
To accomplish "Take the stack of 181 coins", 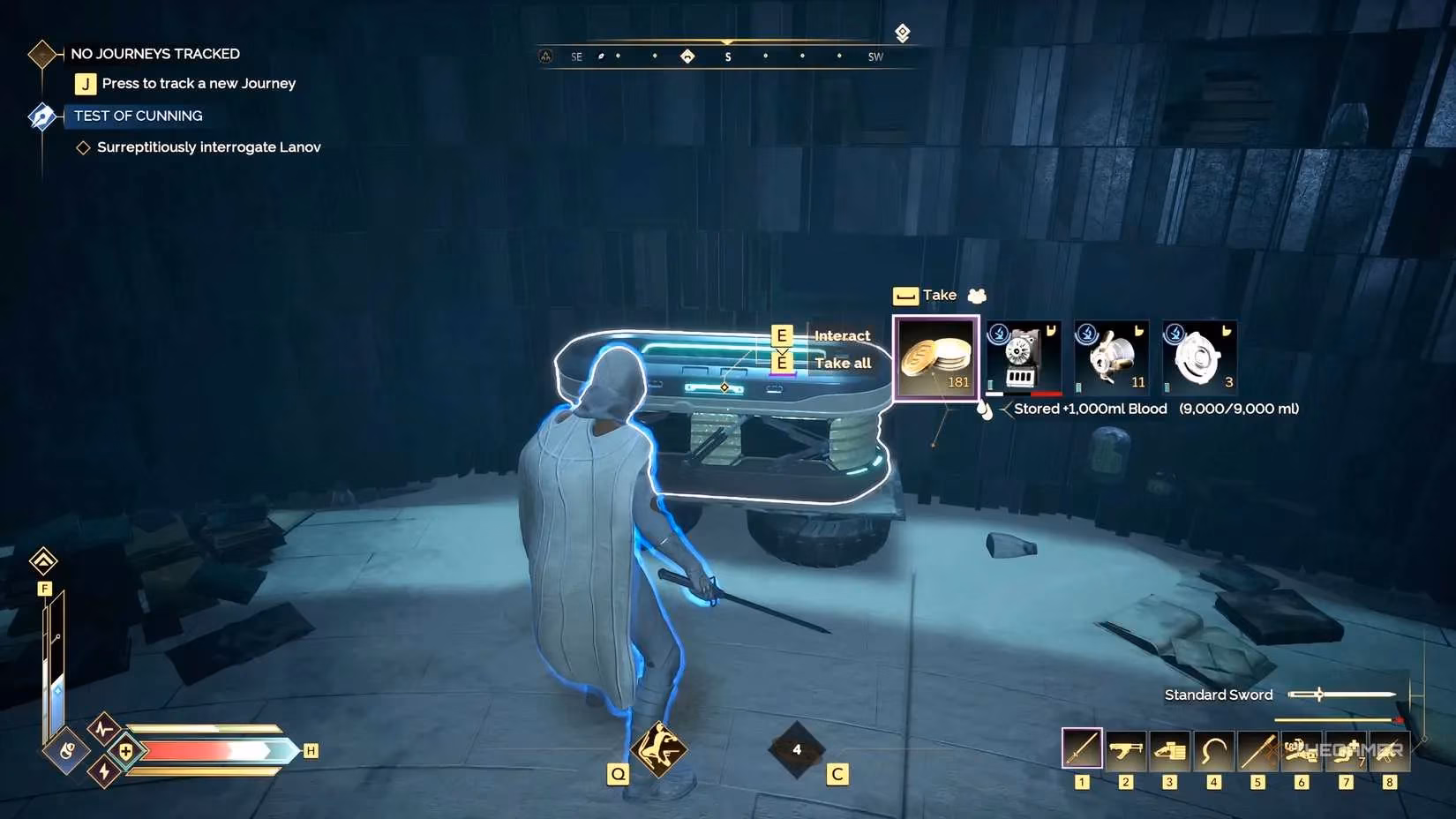I will pos(936,357).
